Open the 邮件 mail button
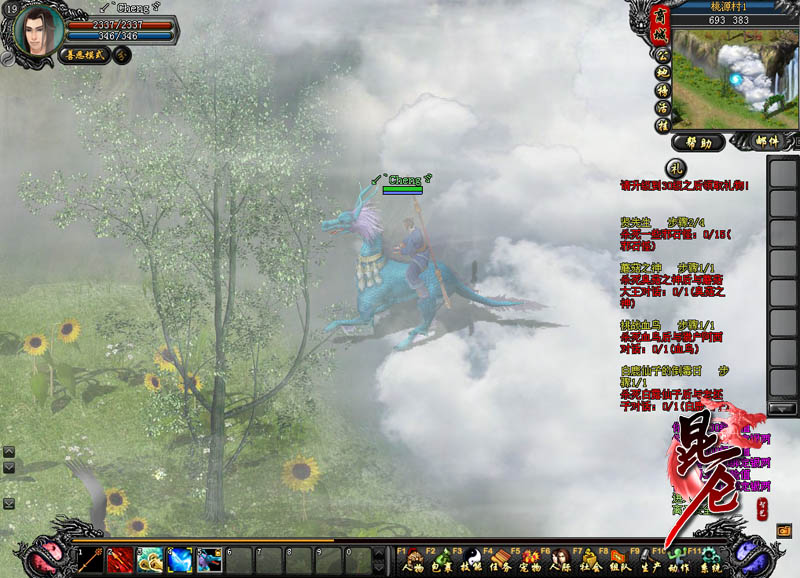 point(767,142)
